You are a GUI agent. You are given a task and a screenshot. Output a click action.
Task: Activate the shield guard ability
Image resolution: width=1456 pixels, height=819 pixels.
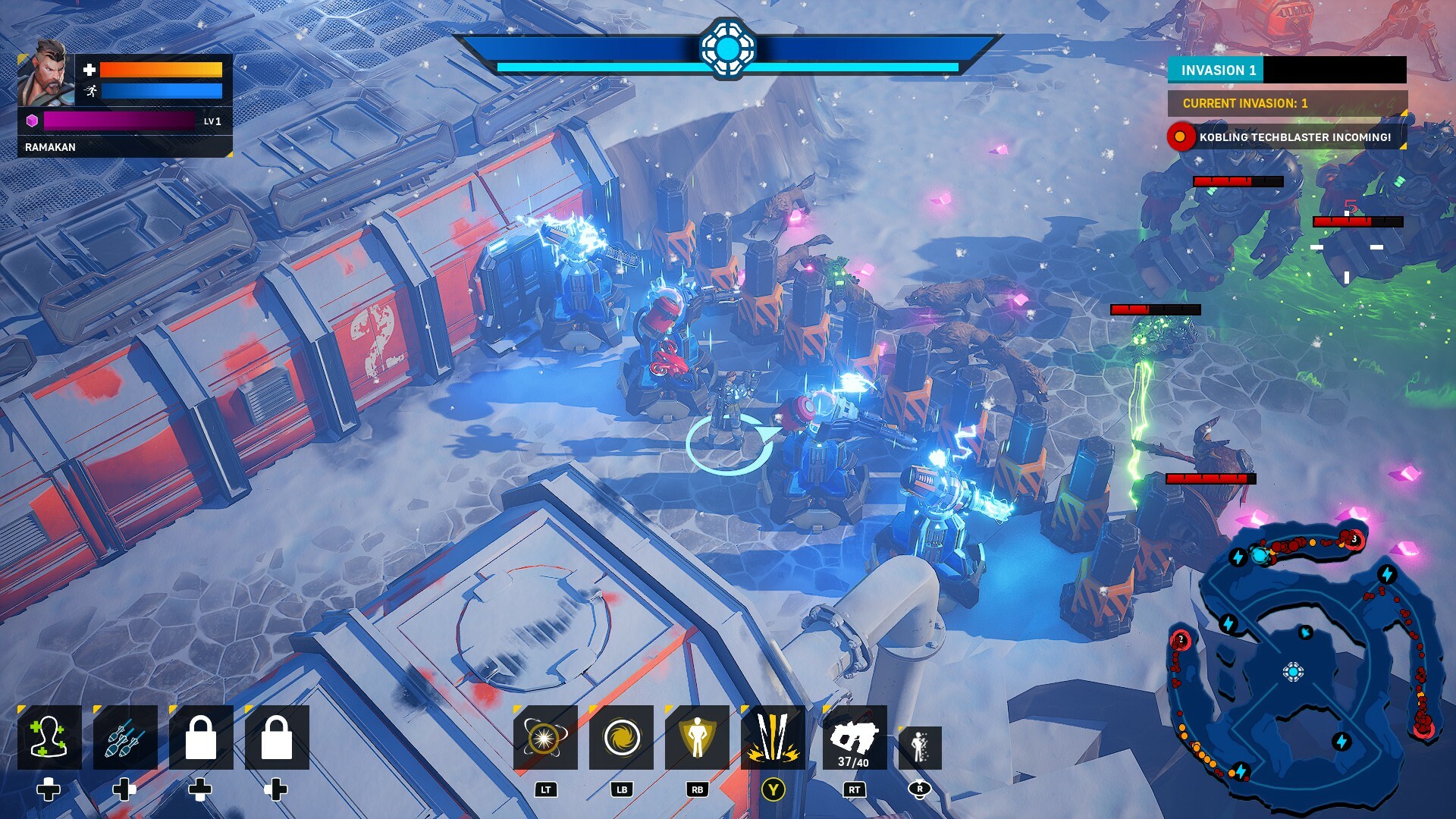coord(697,738)
